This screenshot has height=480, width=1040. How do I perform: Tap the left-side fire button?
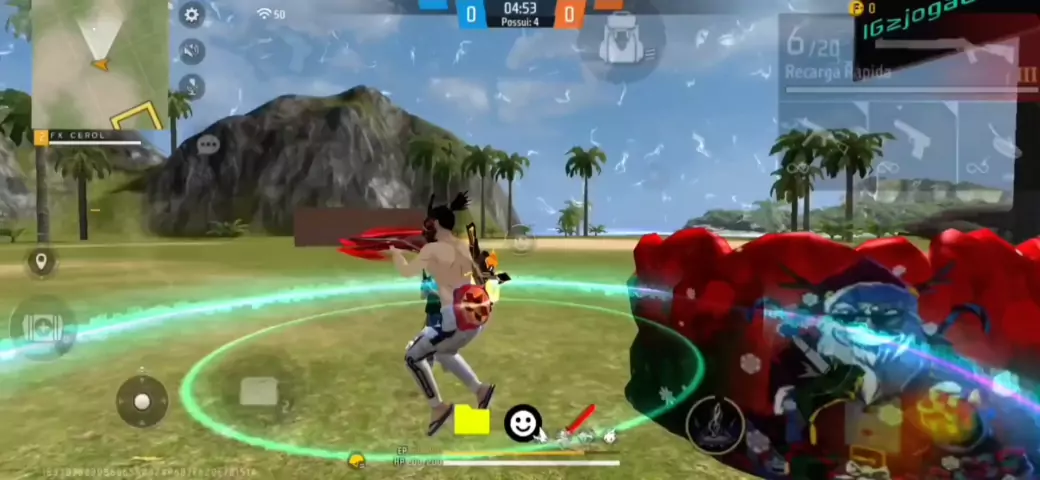pos(42,327)
